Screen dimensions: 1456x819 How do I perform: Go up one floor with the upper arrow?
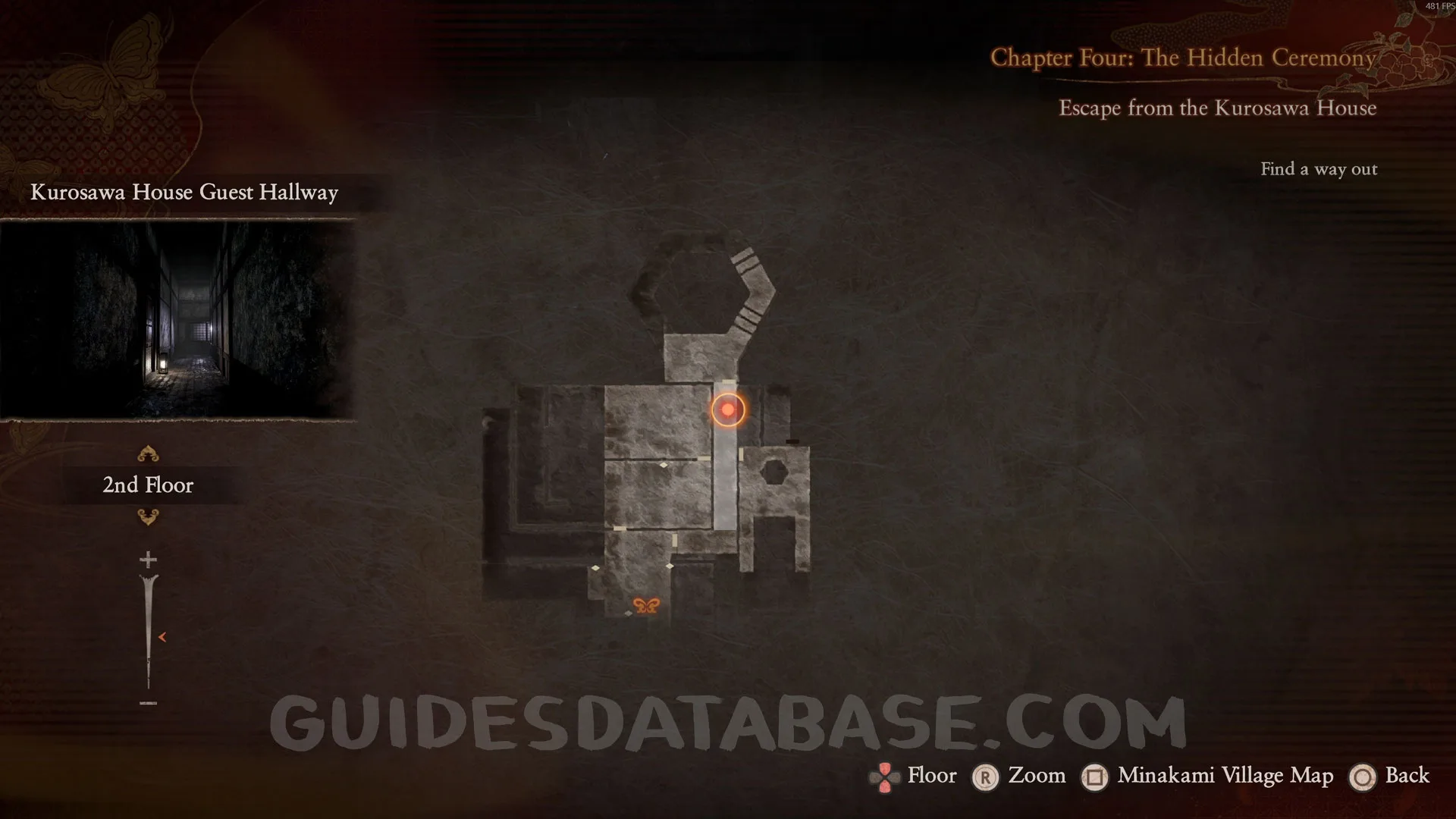coord(148,453)
